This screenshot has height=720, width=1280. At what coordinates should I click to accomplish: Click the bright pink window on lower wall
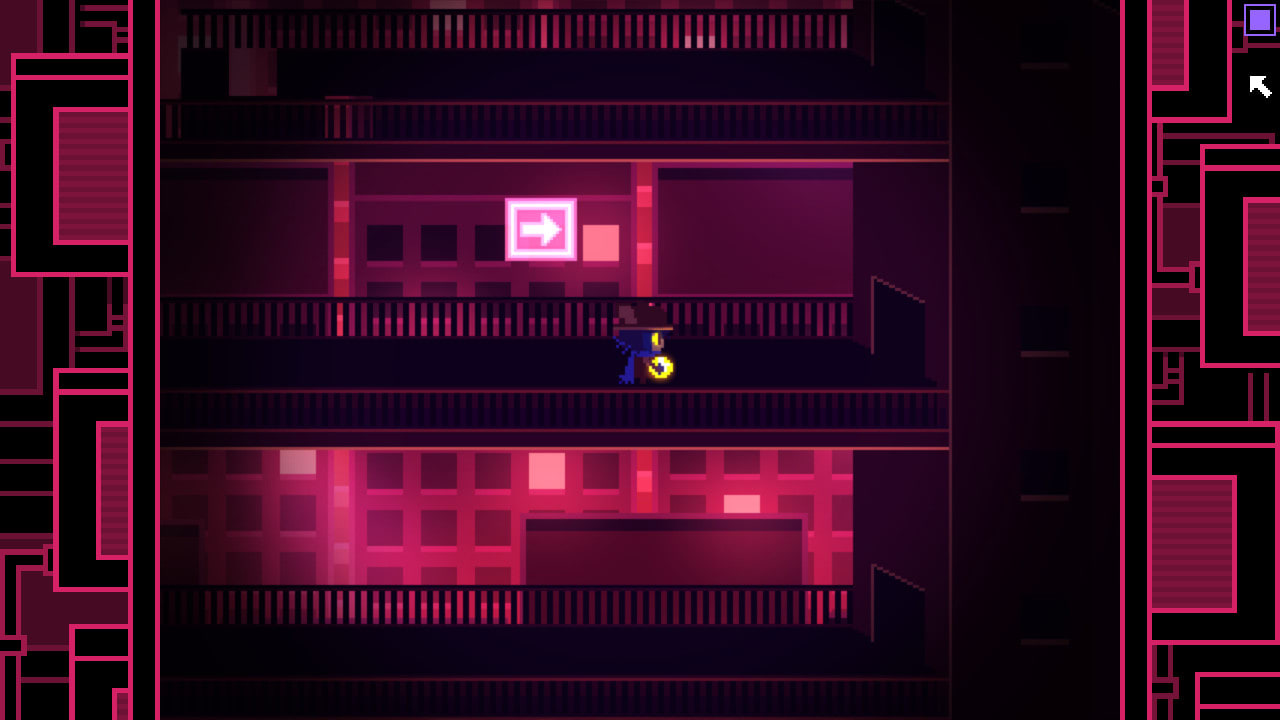(549, 468)
